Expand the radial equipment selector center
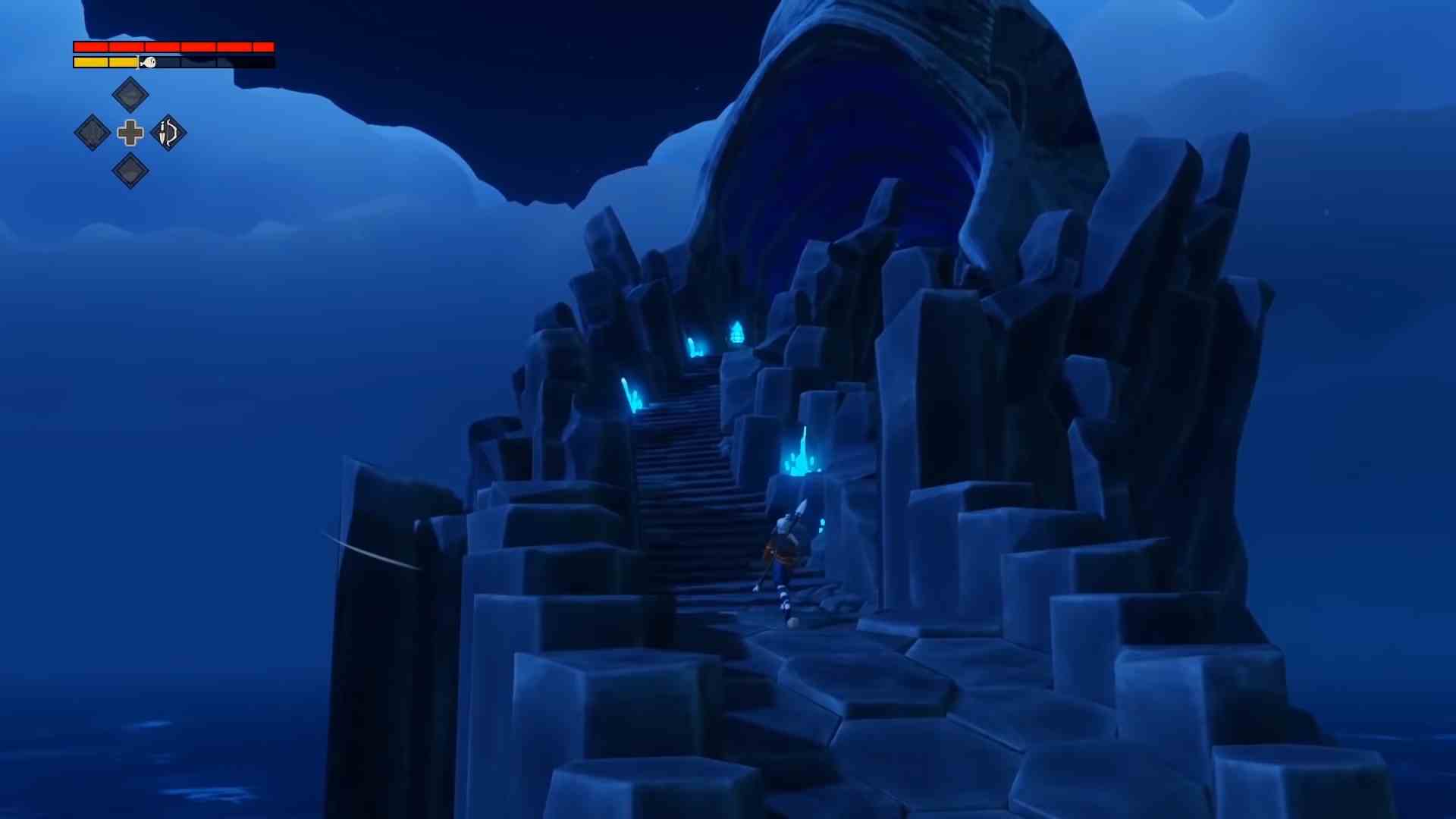The image size is (1456, 819). coord(129,133)
